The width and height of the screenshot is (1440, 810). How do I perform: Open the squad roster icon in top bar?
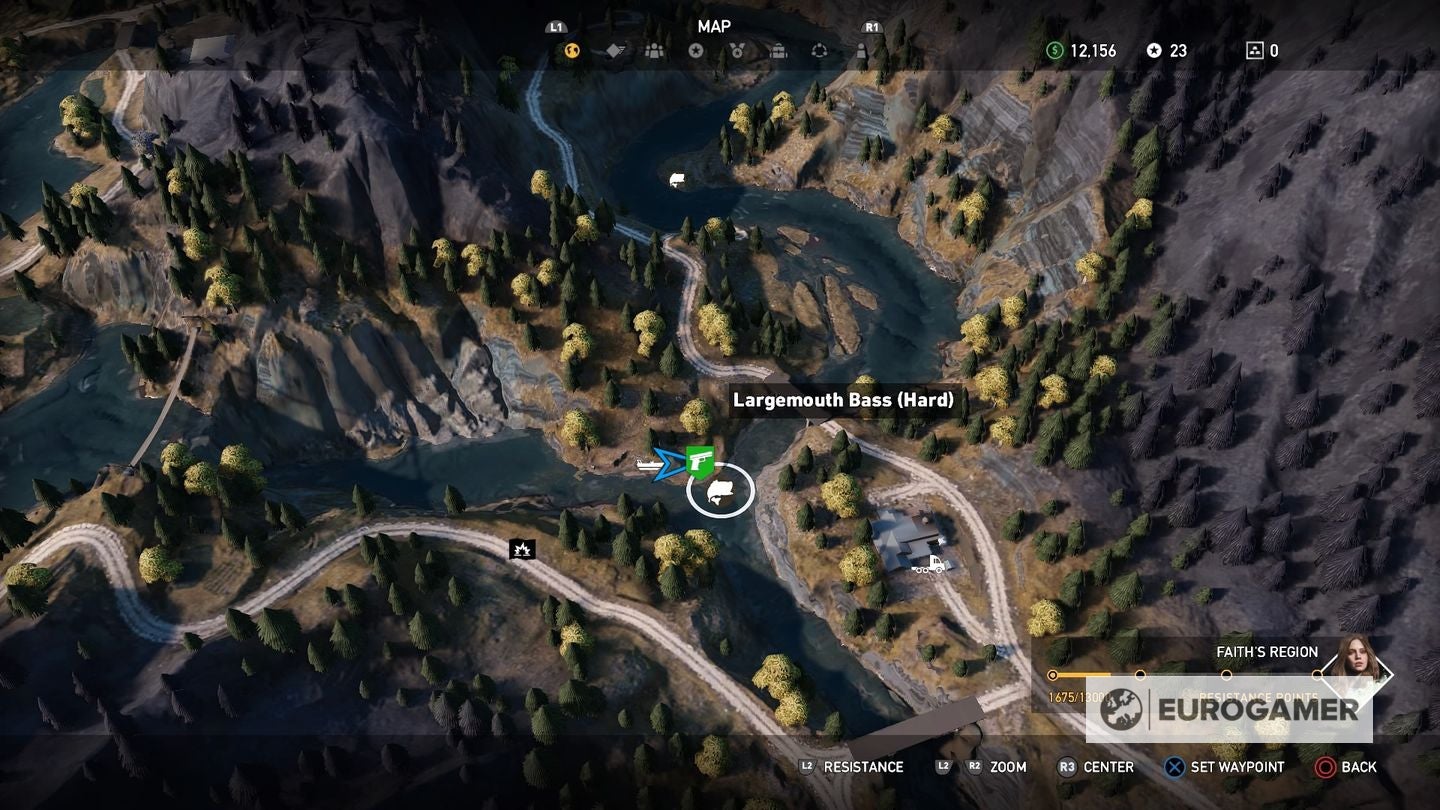tap(656, 51)
